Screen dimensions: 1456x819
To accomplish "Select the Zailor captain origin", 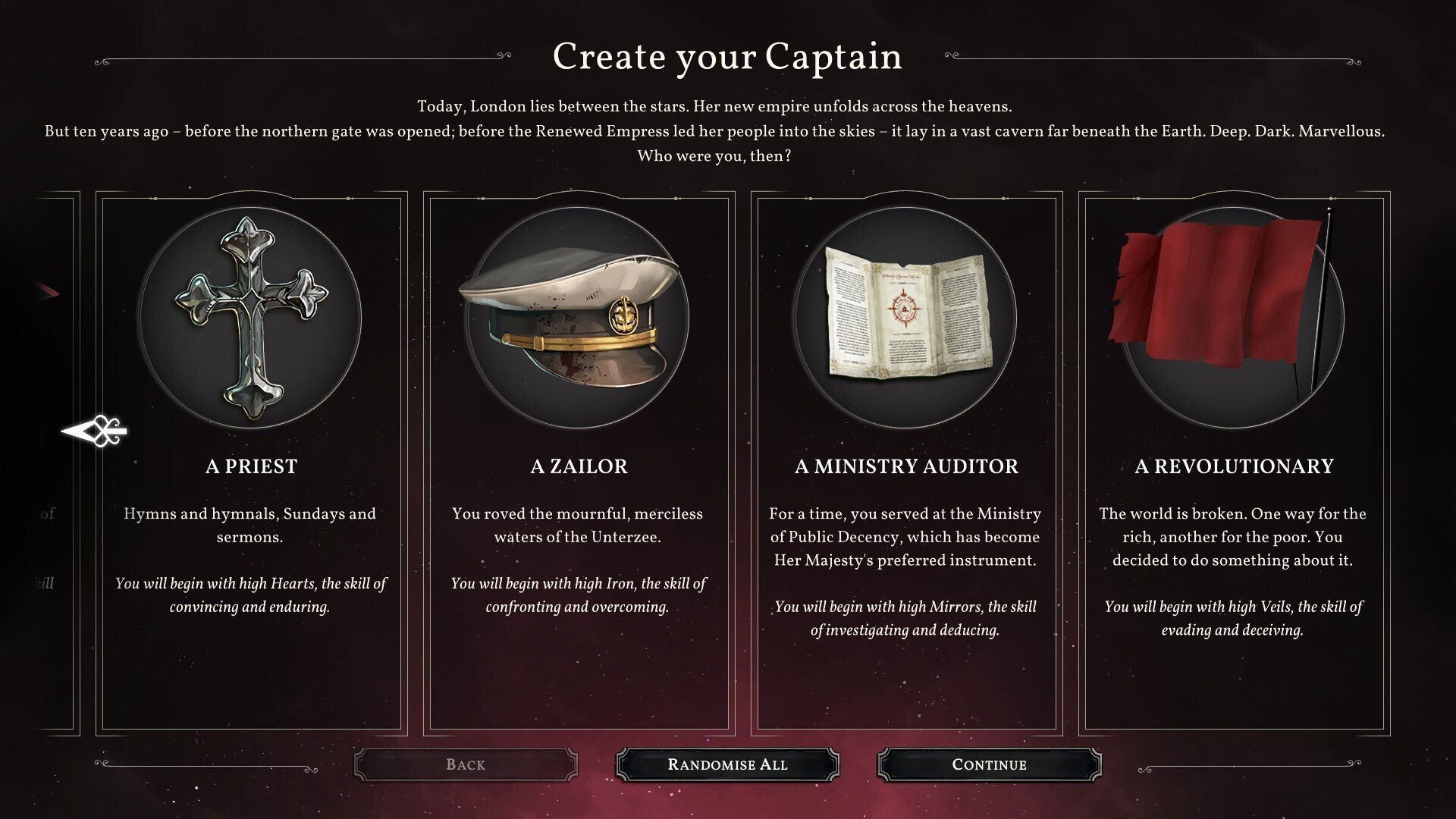I will tap(579, 463).
